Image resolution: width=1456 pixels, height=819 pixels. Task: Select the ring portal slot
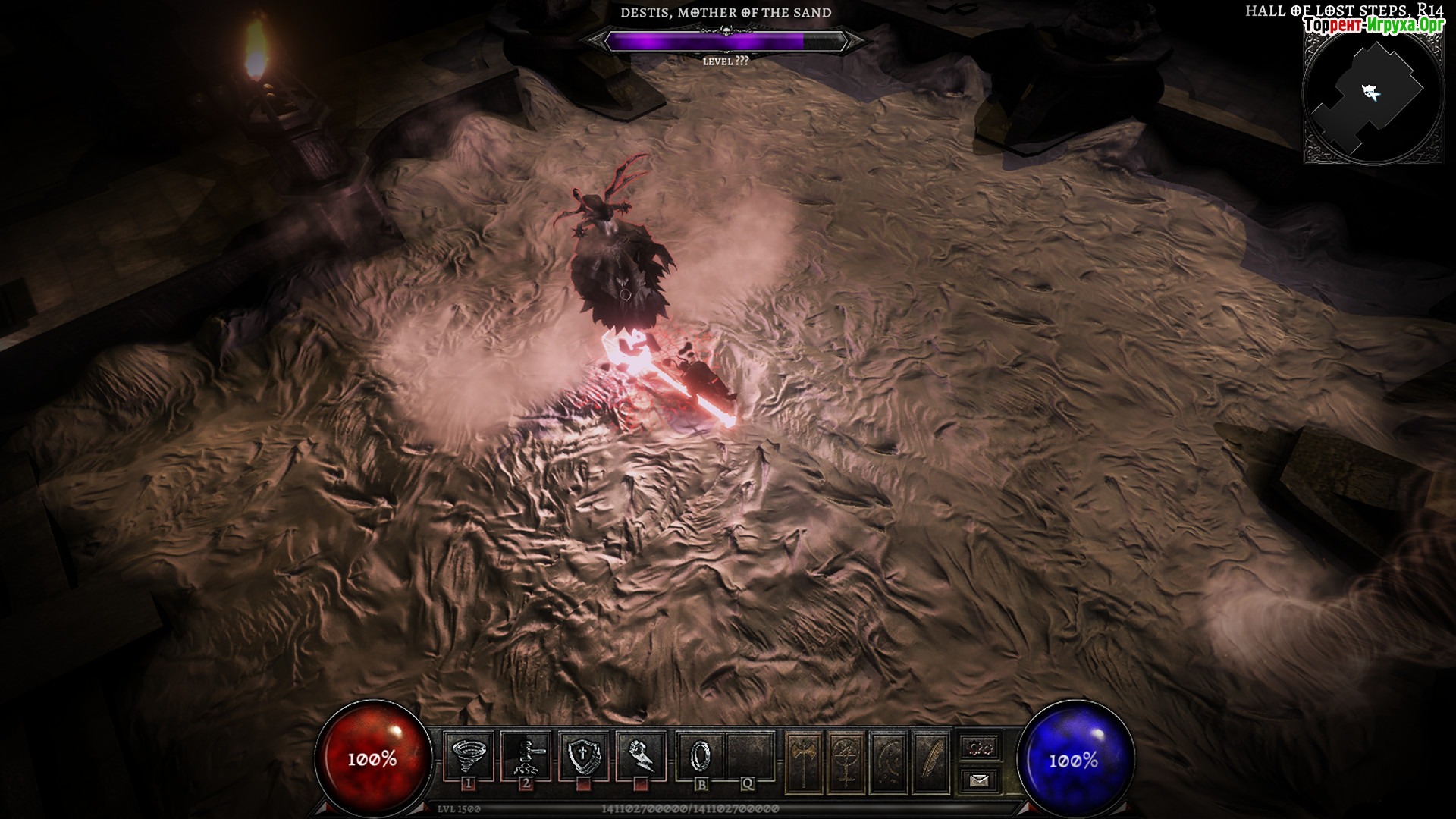(700, 755)
